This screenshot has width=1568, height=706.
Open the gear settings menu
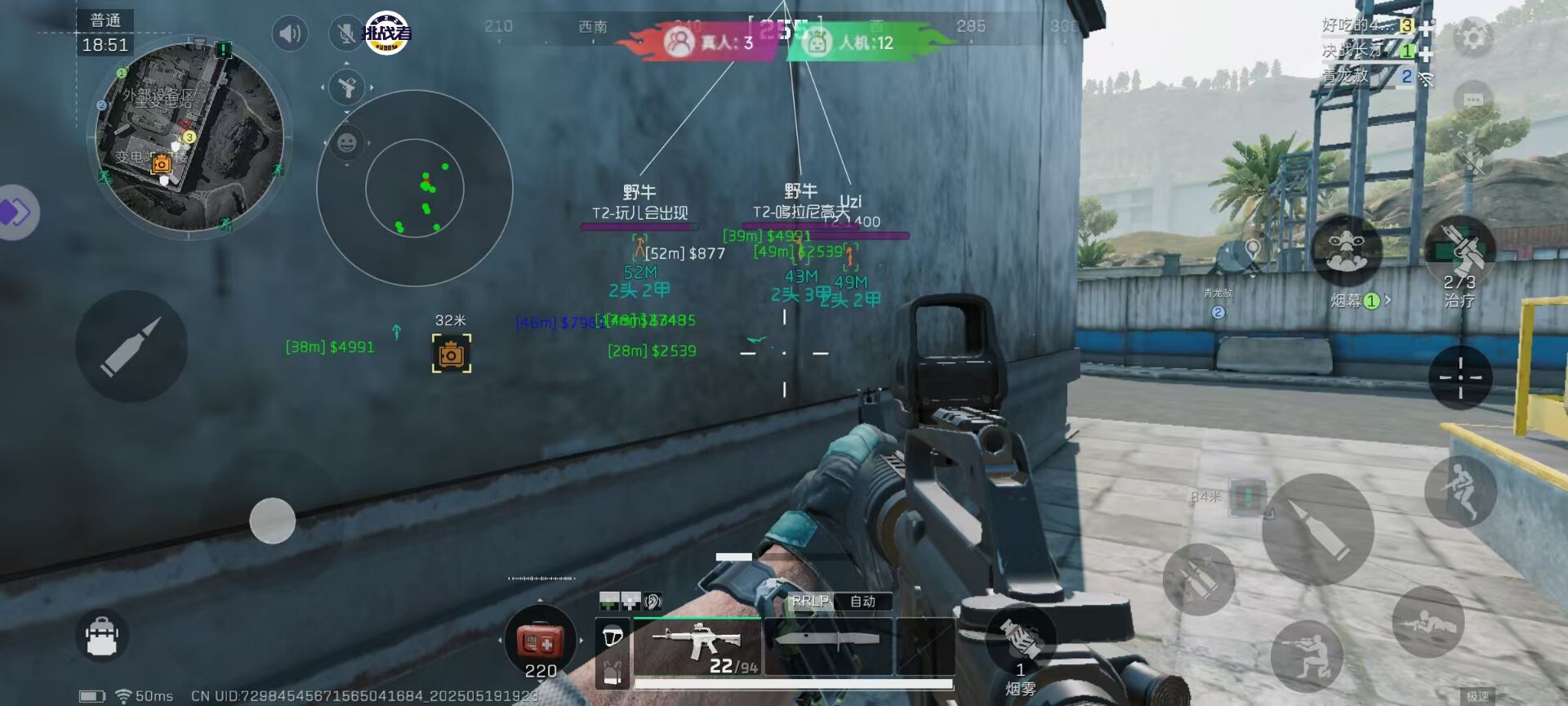point(1474,38)
